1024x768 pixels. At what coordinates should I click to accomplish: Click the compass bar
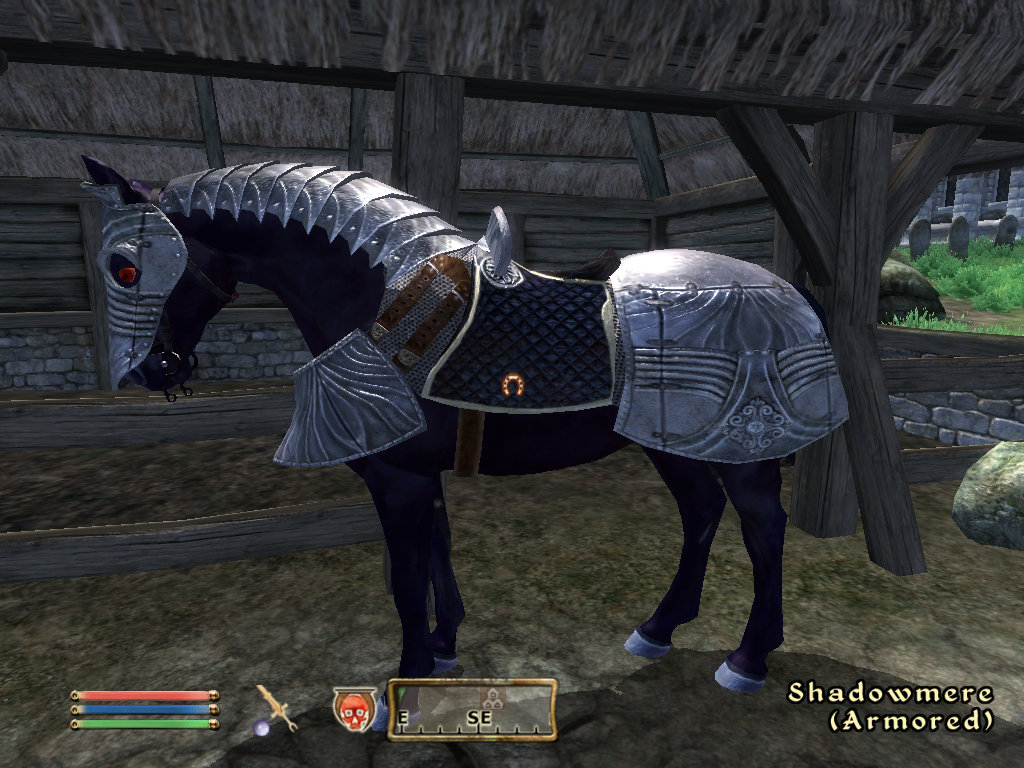pos(472,710)
